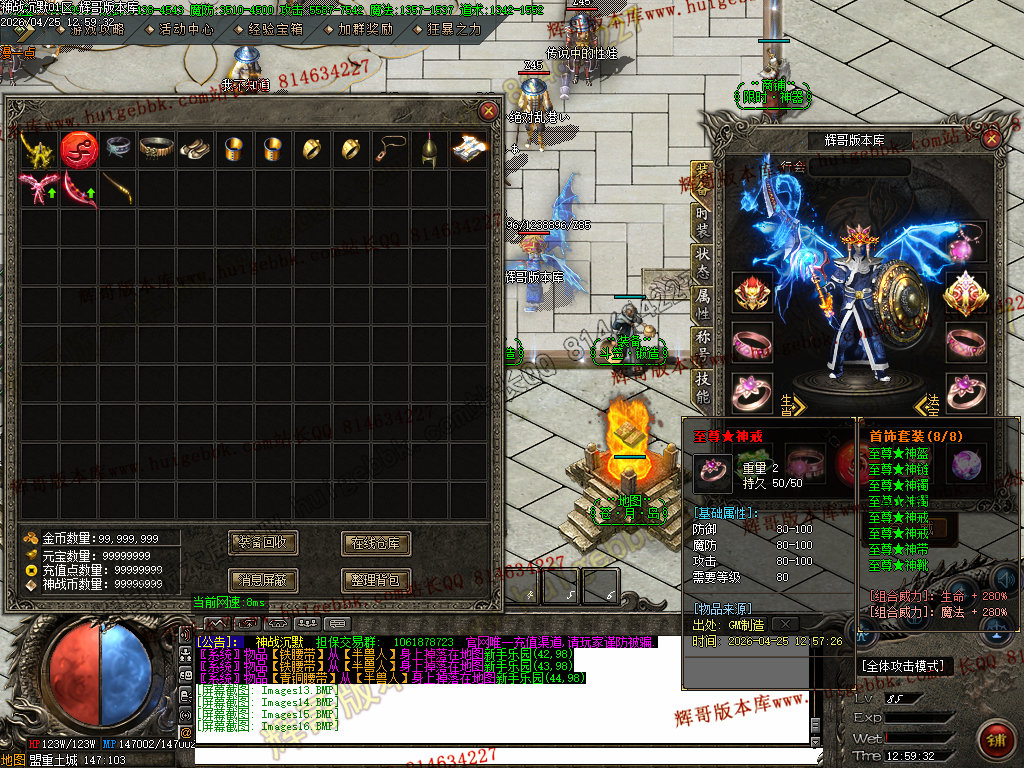Open the 技能 skills tab
Image resolution: width=1024 pixels, height=768 pixels.
702,385
